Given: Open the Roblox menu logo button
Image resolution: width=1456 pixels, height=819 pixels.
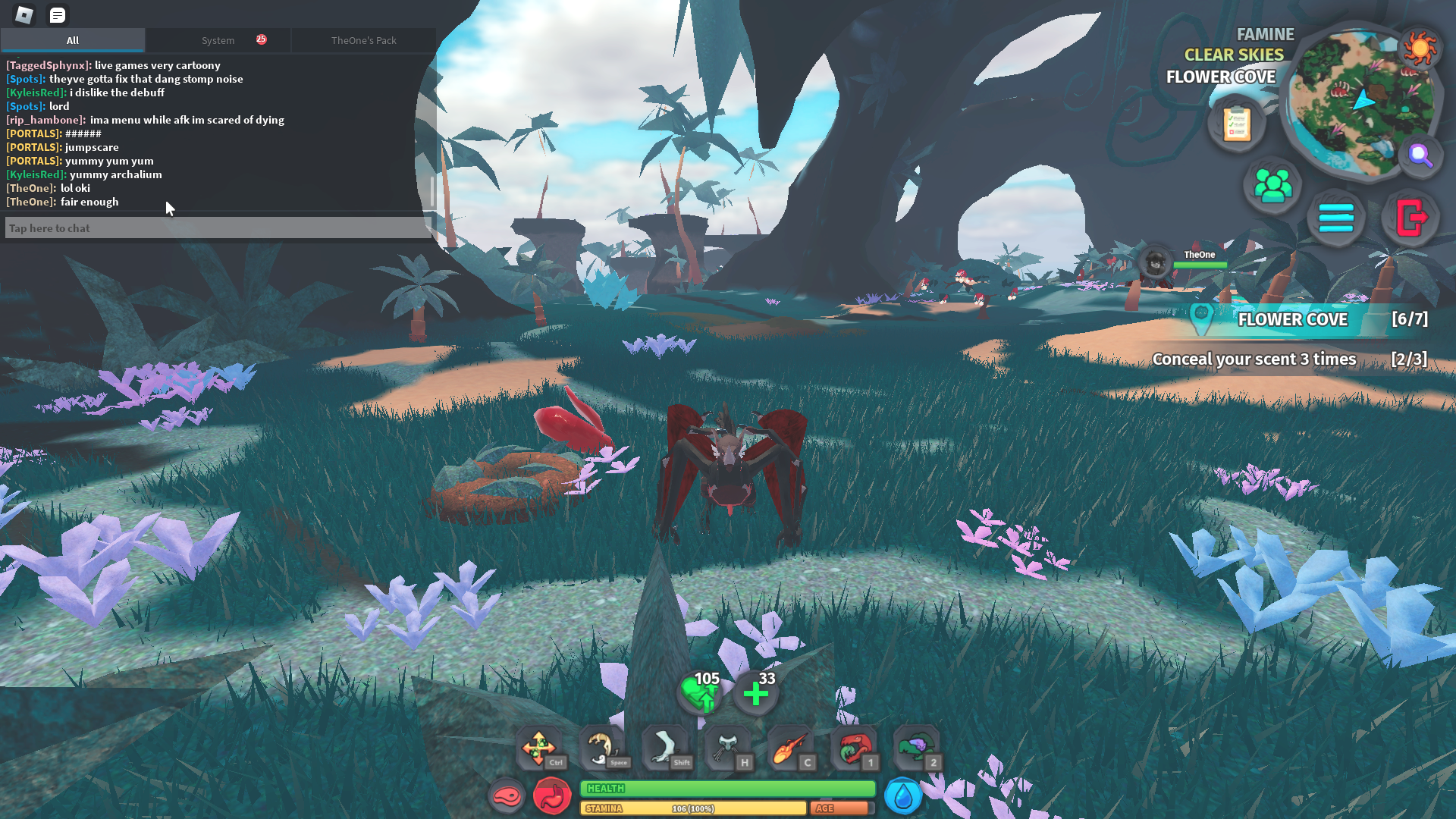Looking at the screenshot, I should [24, 14].
